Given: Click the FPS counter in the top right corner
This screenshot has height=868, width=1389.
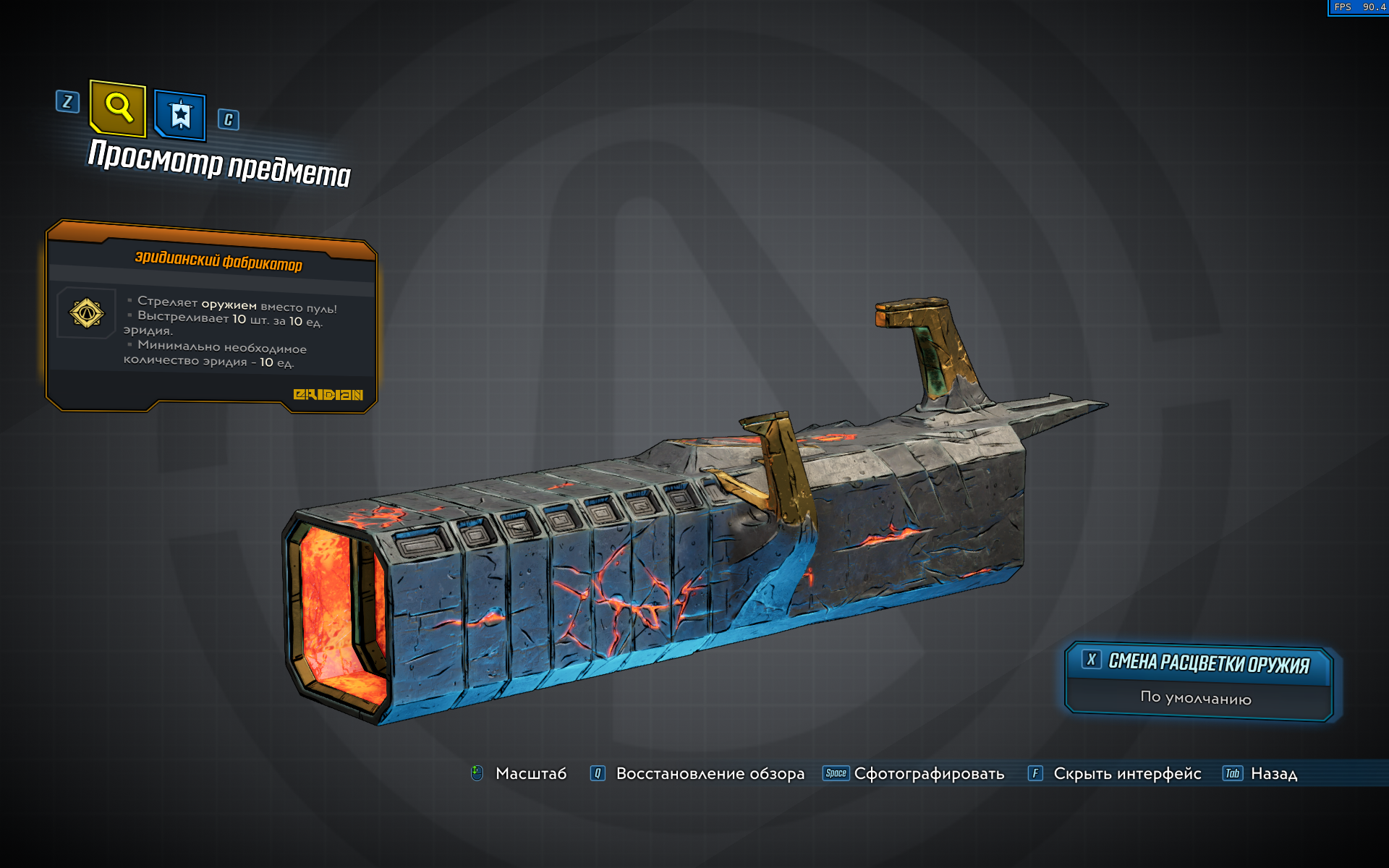Looking at the screenshot, I should 1359,9.
